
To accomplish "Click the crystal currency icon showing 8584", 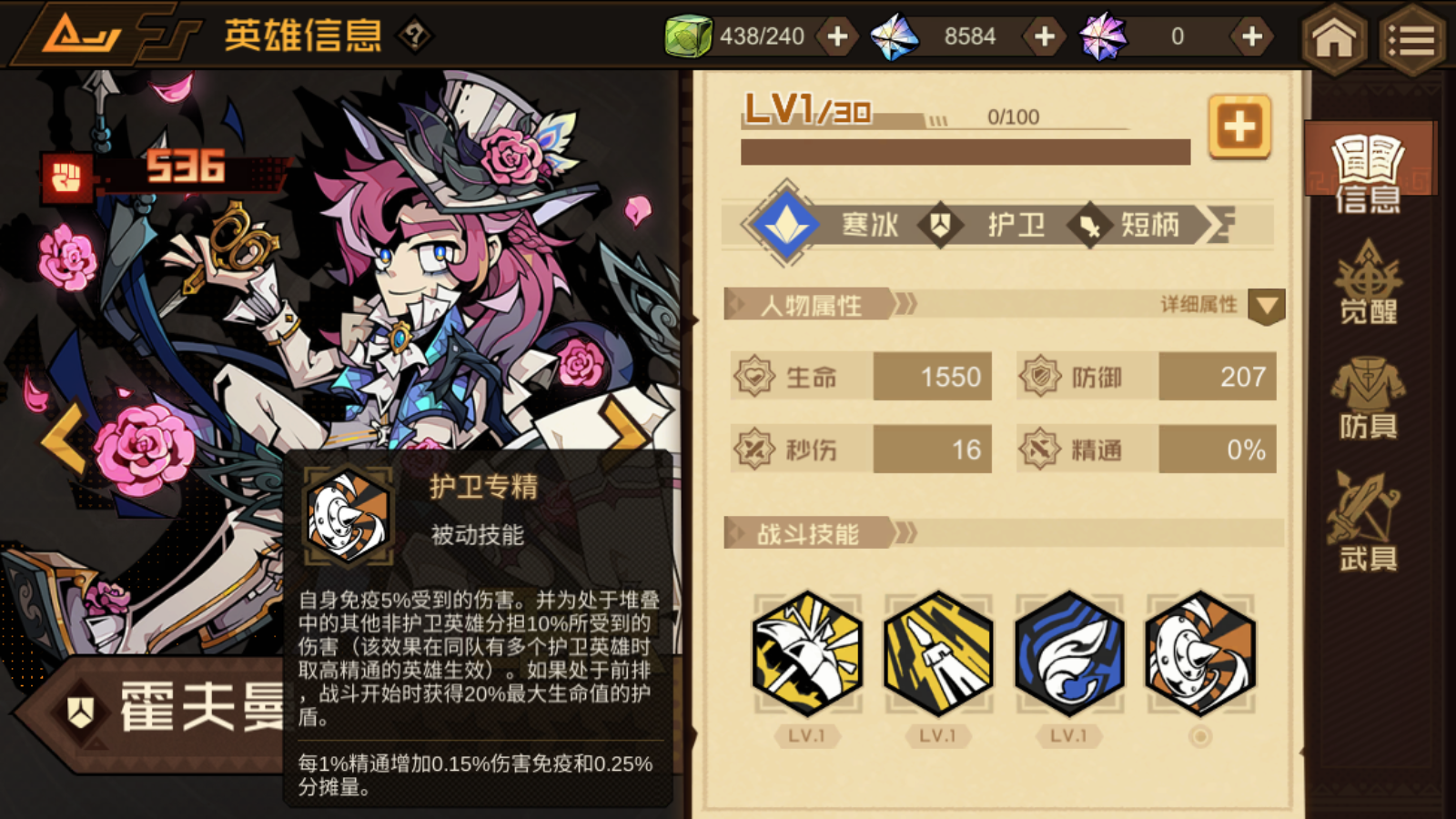I will point(896,36).
